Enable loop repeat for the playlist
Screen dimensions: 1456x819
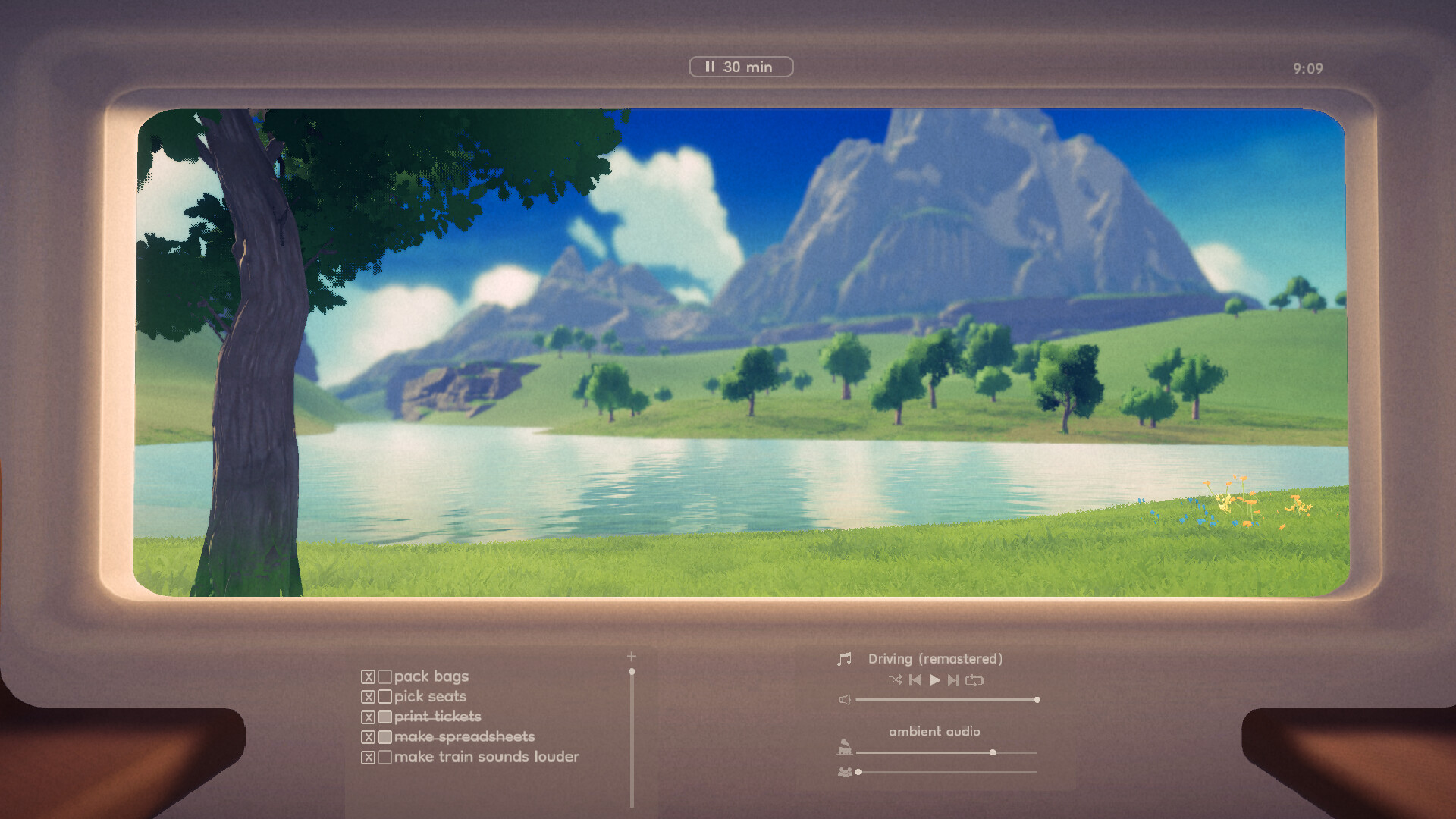pos(974,680)
